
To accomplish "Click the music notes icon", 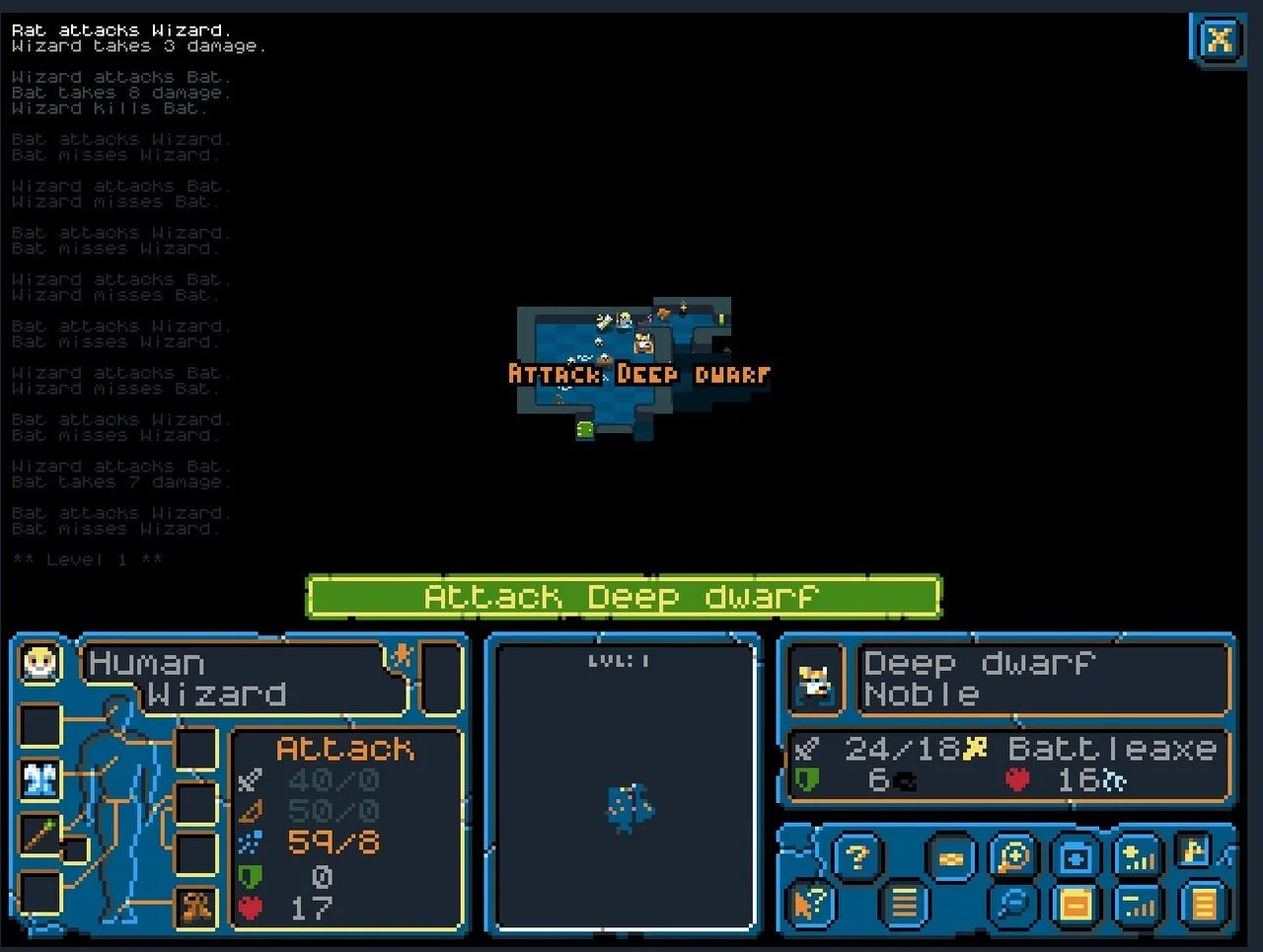I will [1193, 853].
